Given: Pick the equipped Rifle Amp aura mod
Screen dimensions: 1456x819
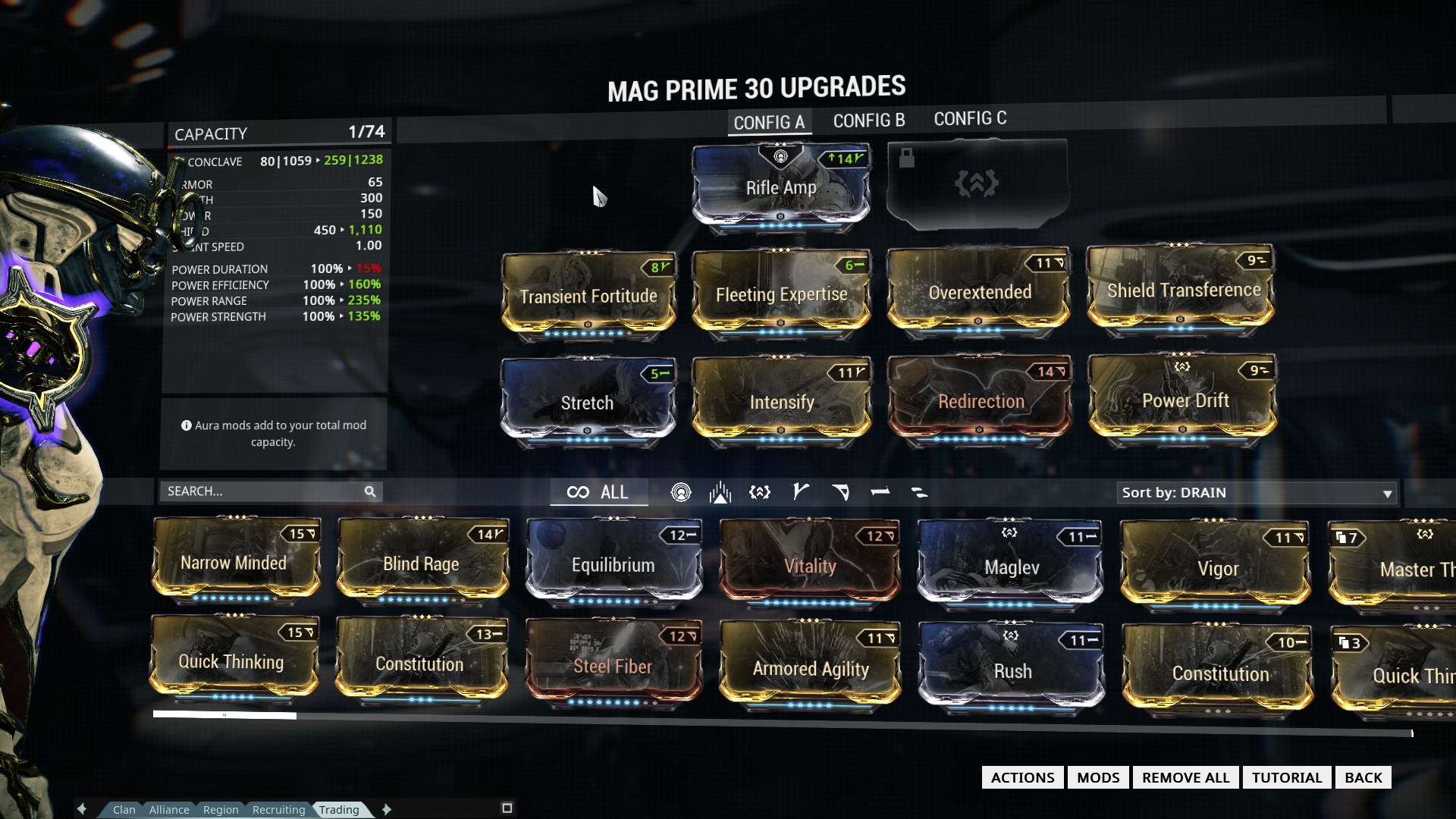Looking at the screenshot, I should (x=780, y=188).
